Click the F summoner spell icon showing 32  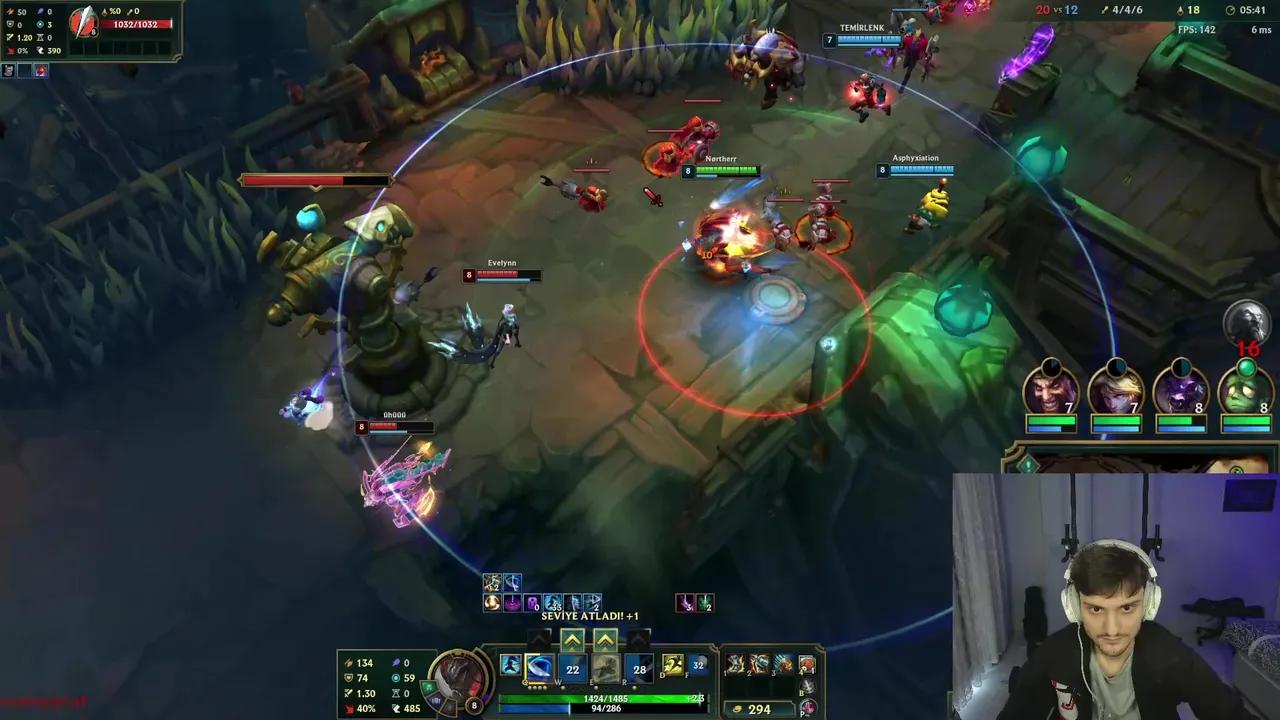[698, 665]
